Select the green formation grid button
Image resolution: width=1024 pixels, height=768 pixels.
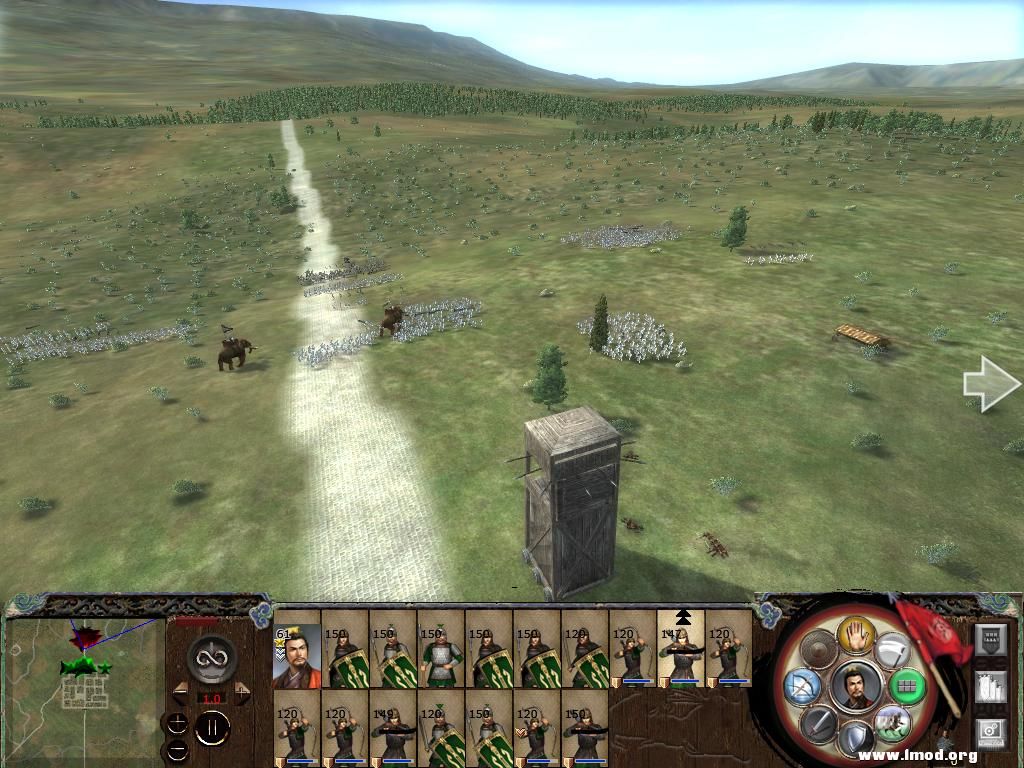906,686
